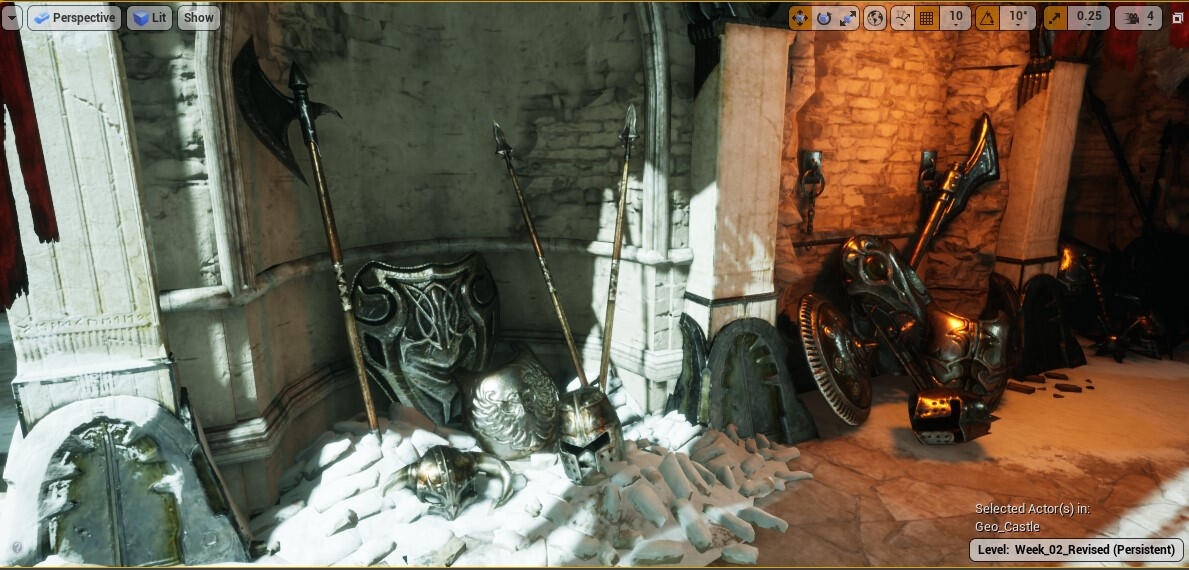Open grid snap size value 10
The image size is (1189, 570).
coord(955,18)
